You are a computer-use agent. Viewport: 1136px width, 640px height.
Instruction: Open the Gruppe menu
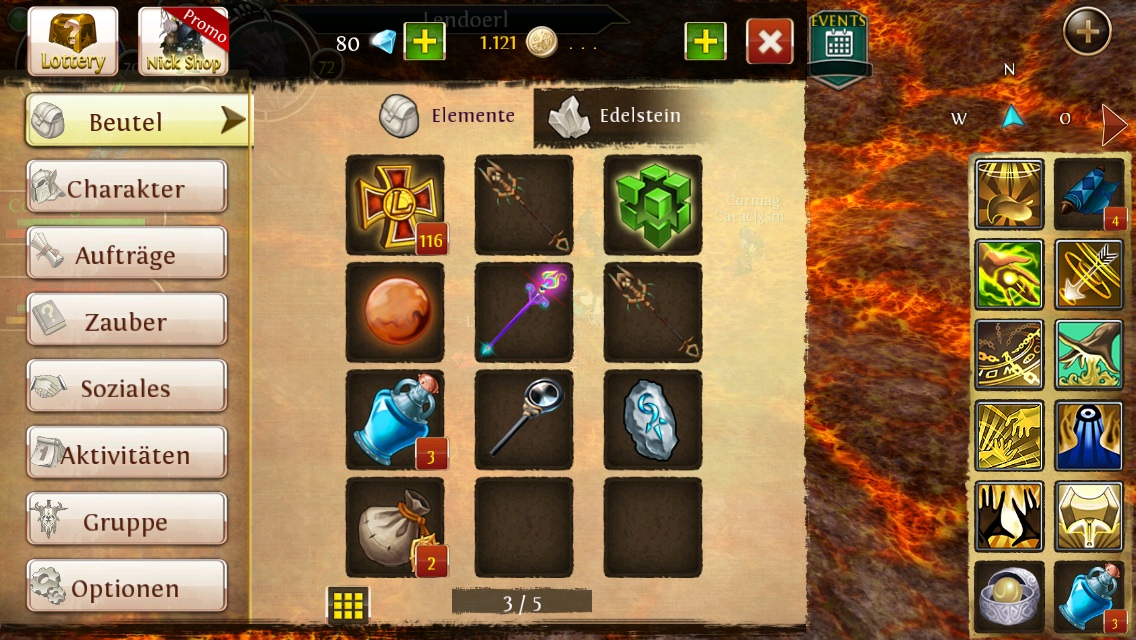tap(126, 522)
